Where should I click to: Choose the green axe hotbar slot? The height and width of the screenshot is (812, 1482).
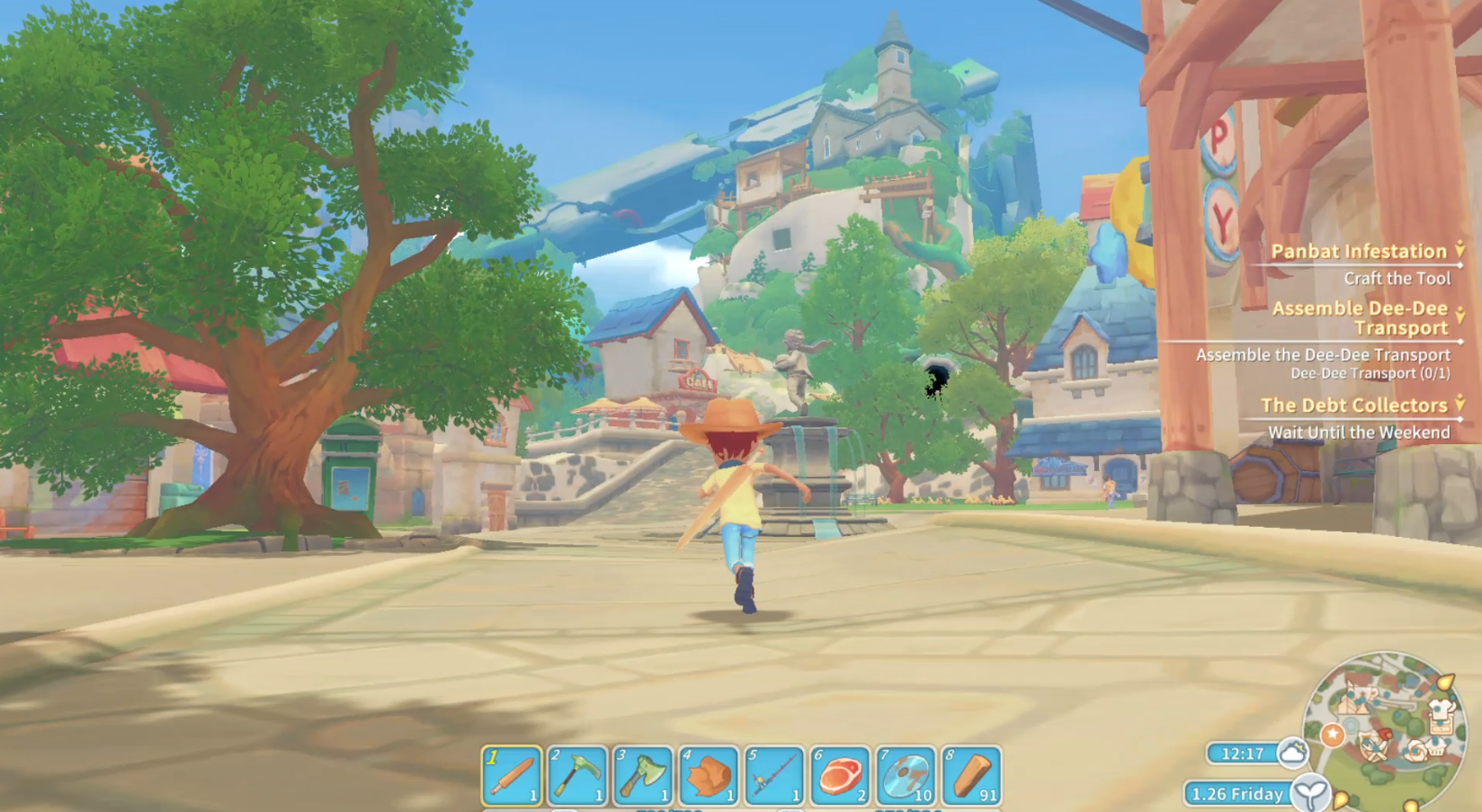643,774
